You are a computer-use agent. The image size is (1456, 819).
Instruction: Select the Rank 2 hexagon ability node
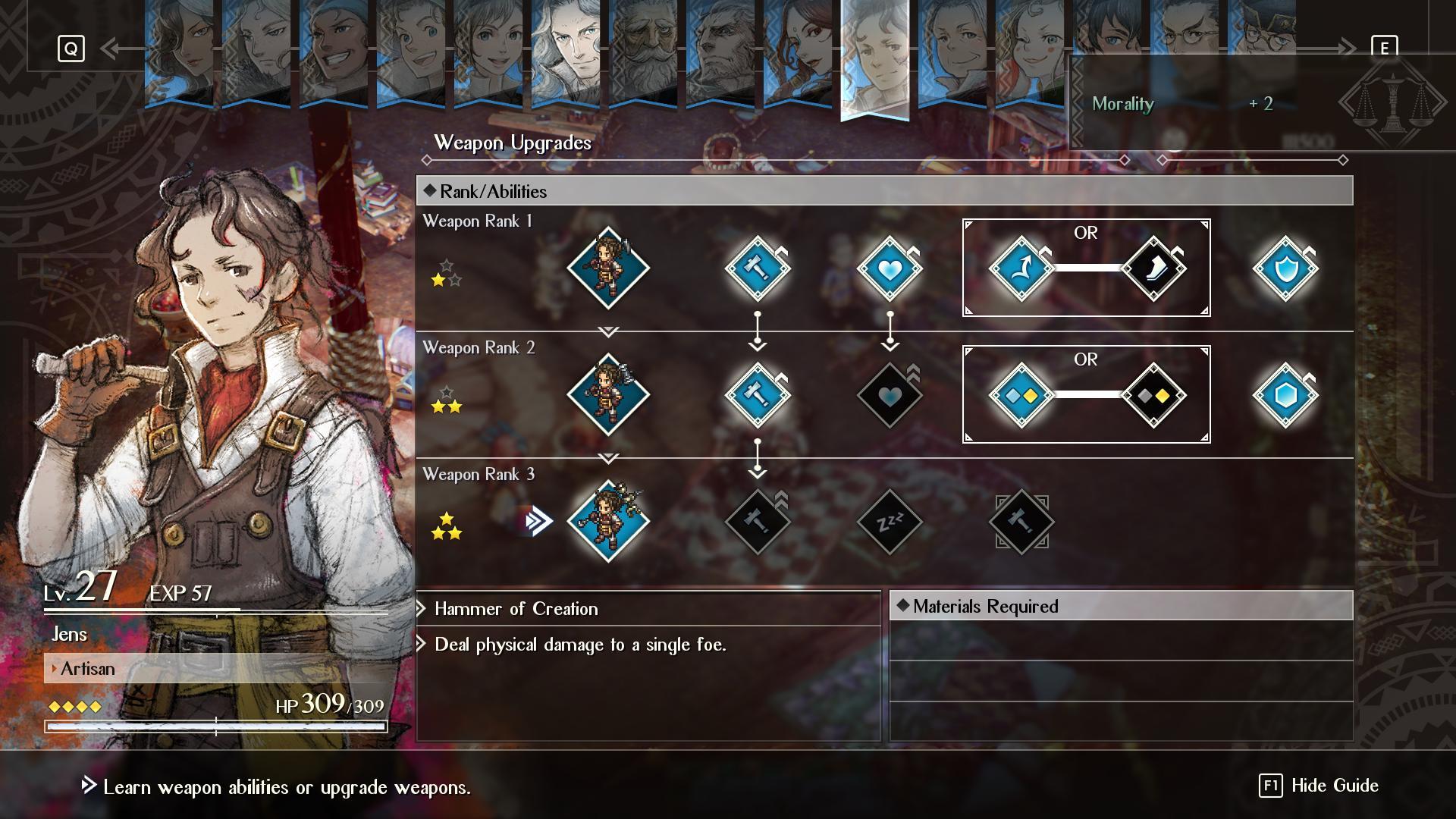point(1285,395)
